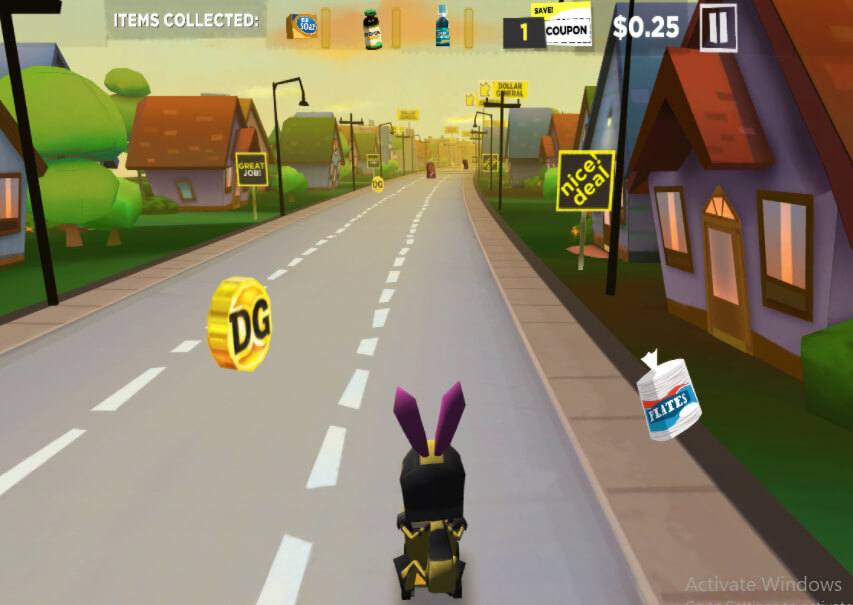Viewport: 853px width, 605px height.
Task: Click the soap box collected item
Action: click(x=301, y=26)
